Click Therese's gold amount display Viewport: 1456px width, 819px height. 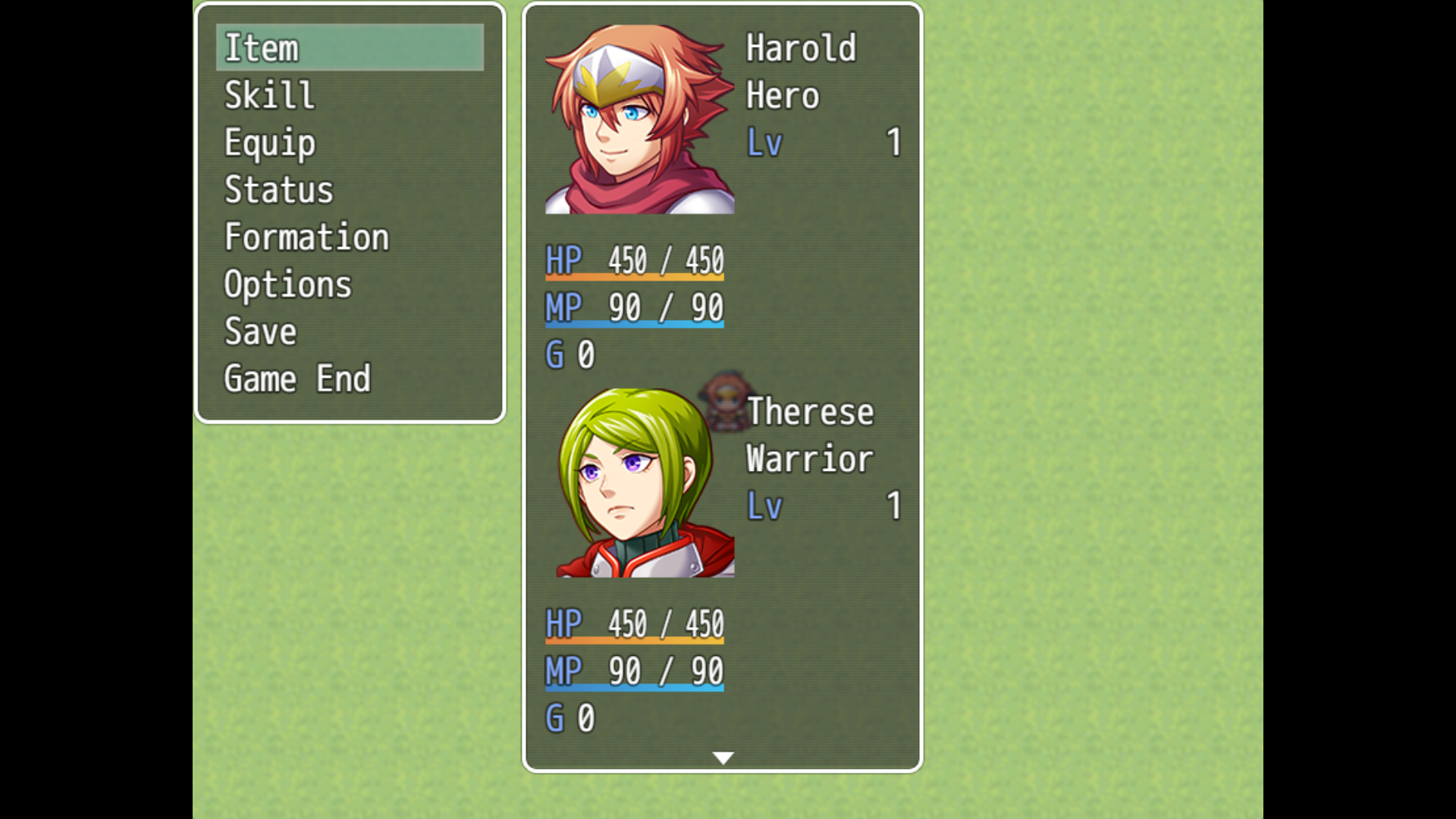point(567,717)
